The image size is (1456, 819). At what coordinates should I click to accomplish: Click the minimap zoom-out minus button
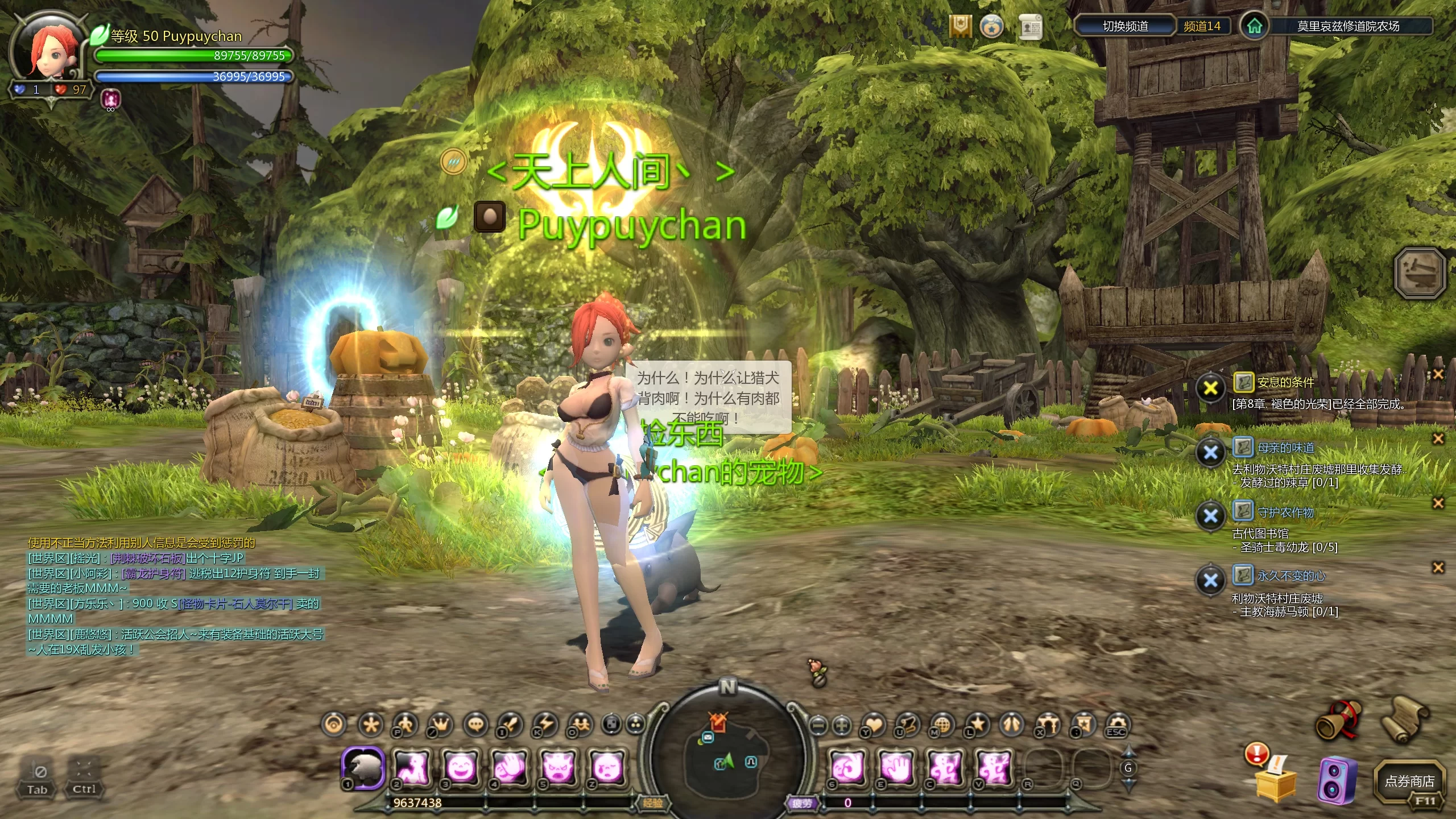coord(818,725)
